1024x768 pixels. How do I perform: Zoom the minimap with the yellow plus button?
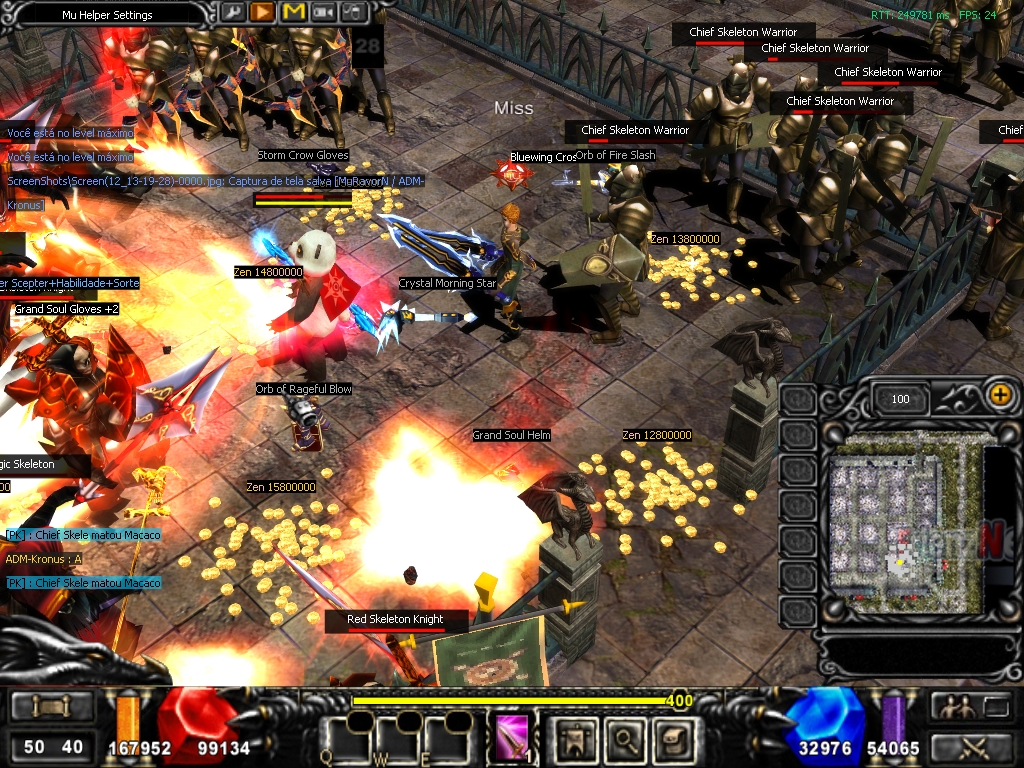(999, 394)
